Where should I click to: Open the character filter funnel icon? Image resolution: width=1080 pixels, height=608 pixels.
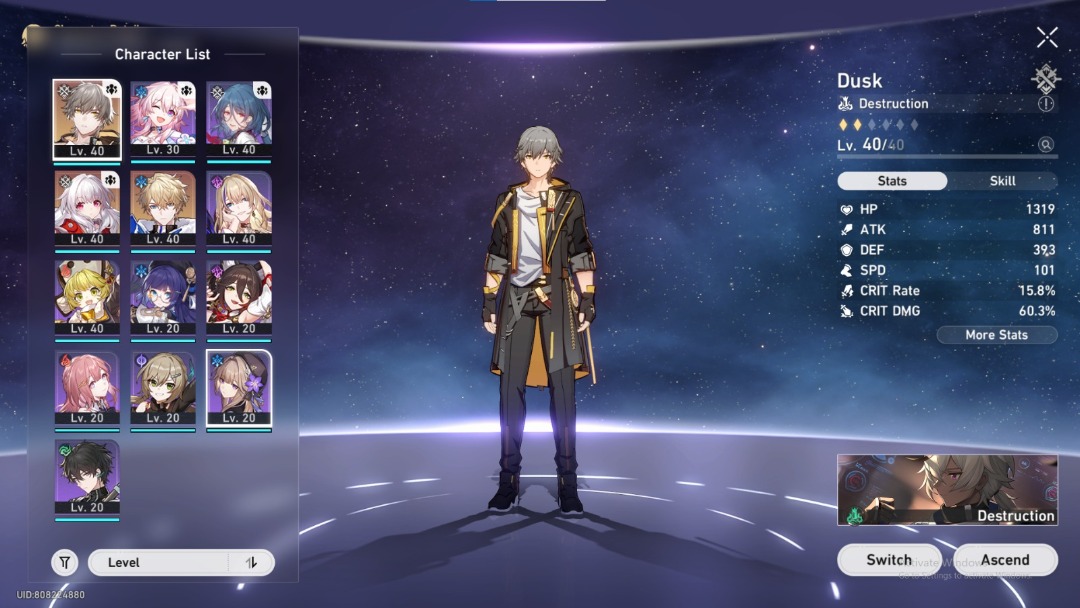point(65,562)
